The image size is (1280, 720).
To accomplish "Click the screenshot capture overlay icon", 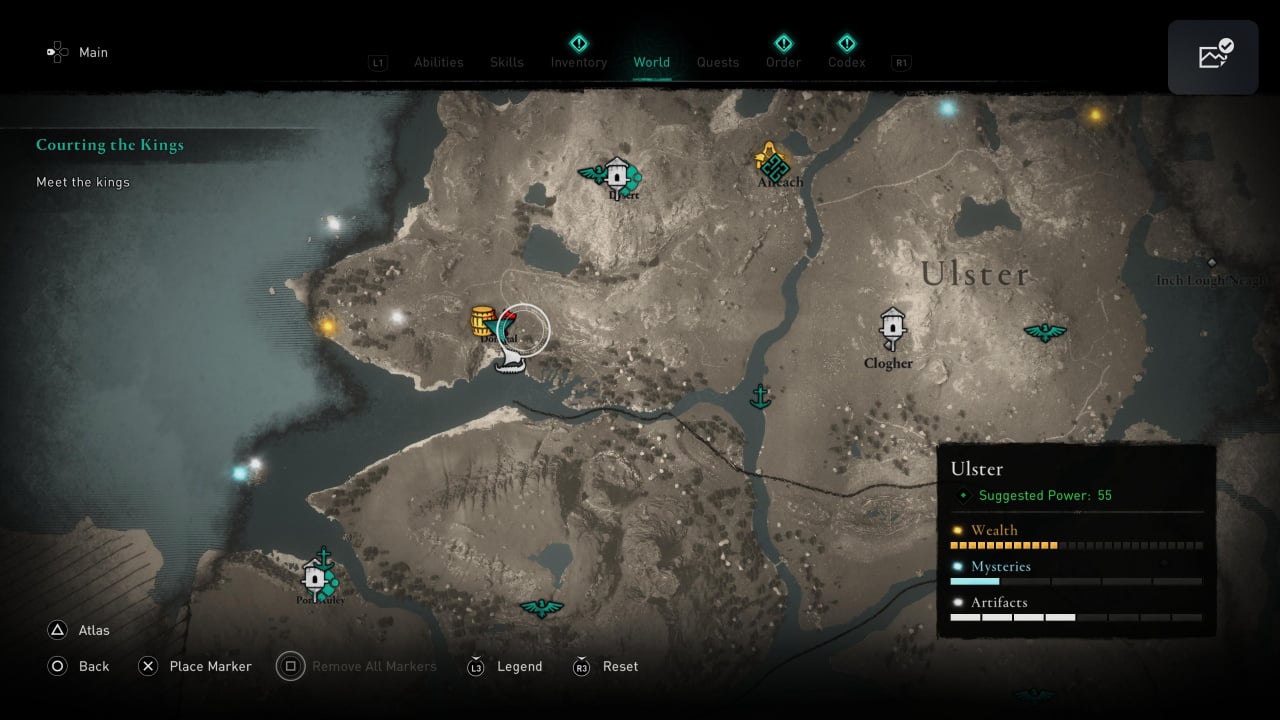I will coord(1213,57).
